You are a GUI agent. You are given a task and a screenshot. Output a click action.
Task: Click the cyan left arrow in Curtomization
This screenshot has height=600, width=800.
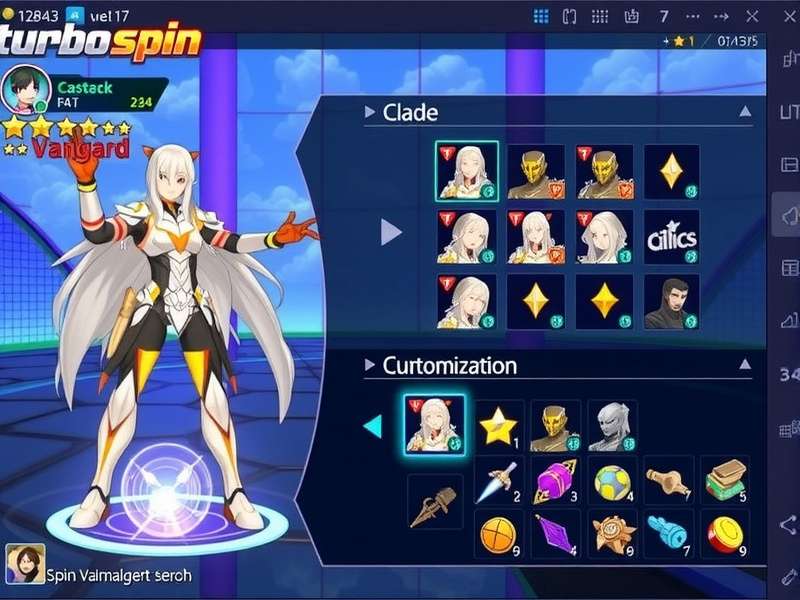click(x=372, y=427)
